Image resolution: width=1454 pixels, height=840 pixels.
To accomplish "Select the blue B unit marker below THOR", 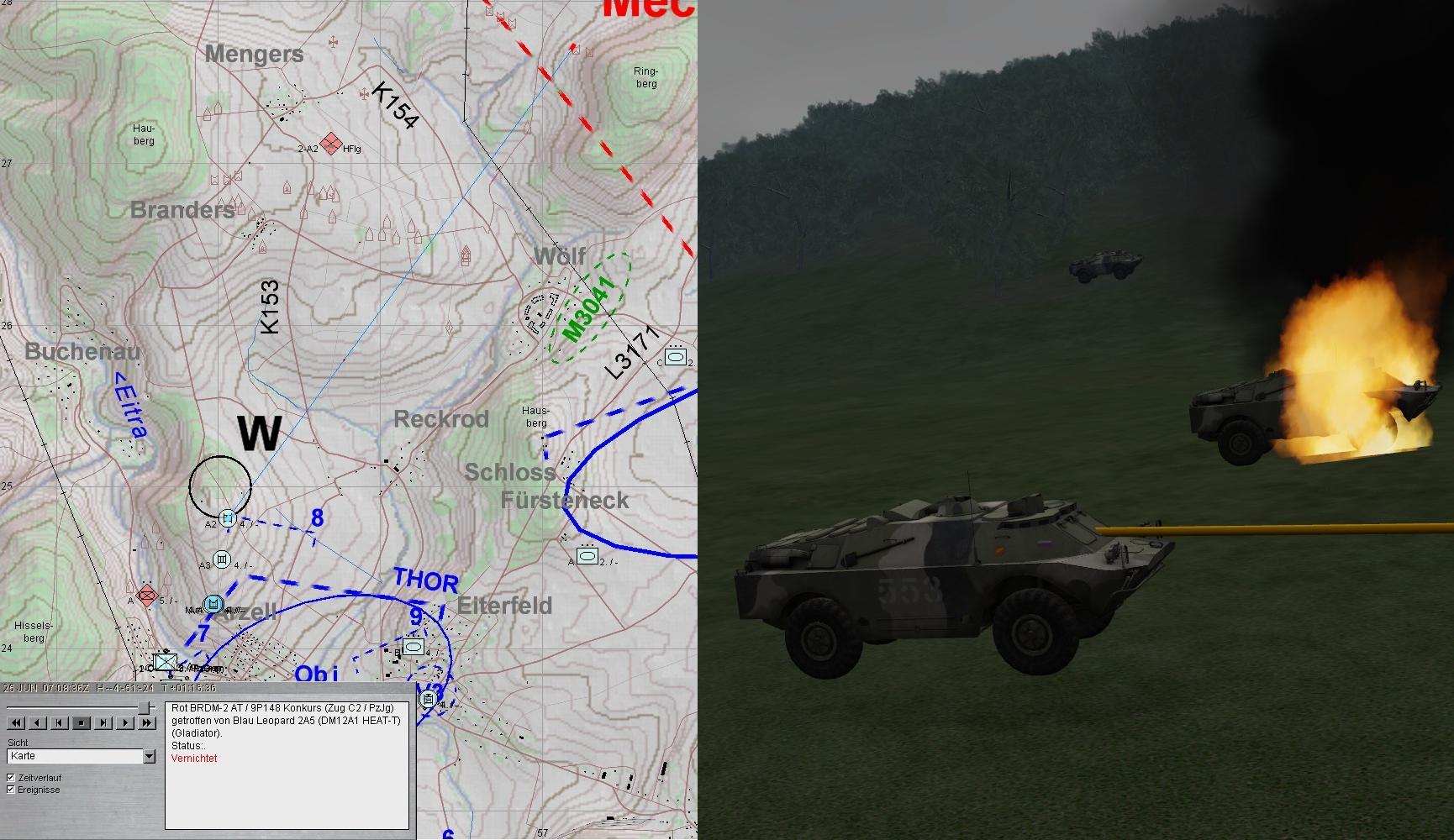I will (413, 646).
